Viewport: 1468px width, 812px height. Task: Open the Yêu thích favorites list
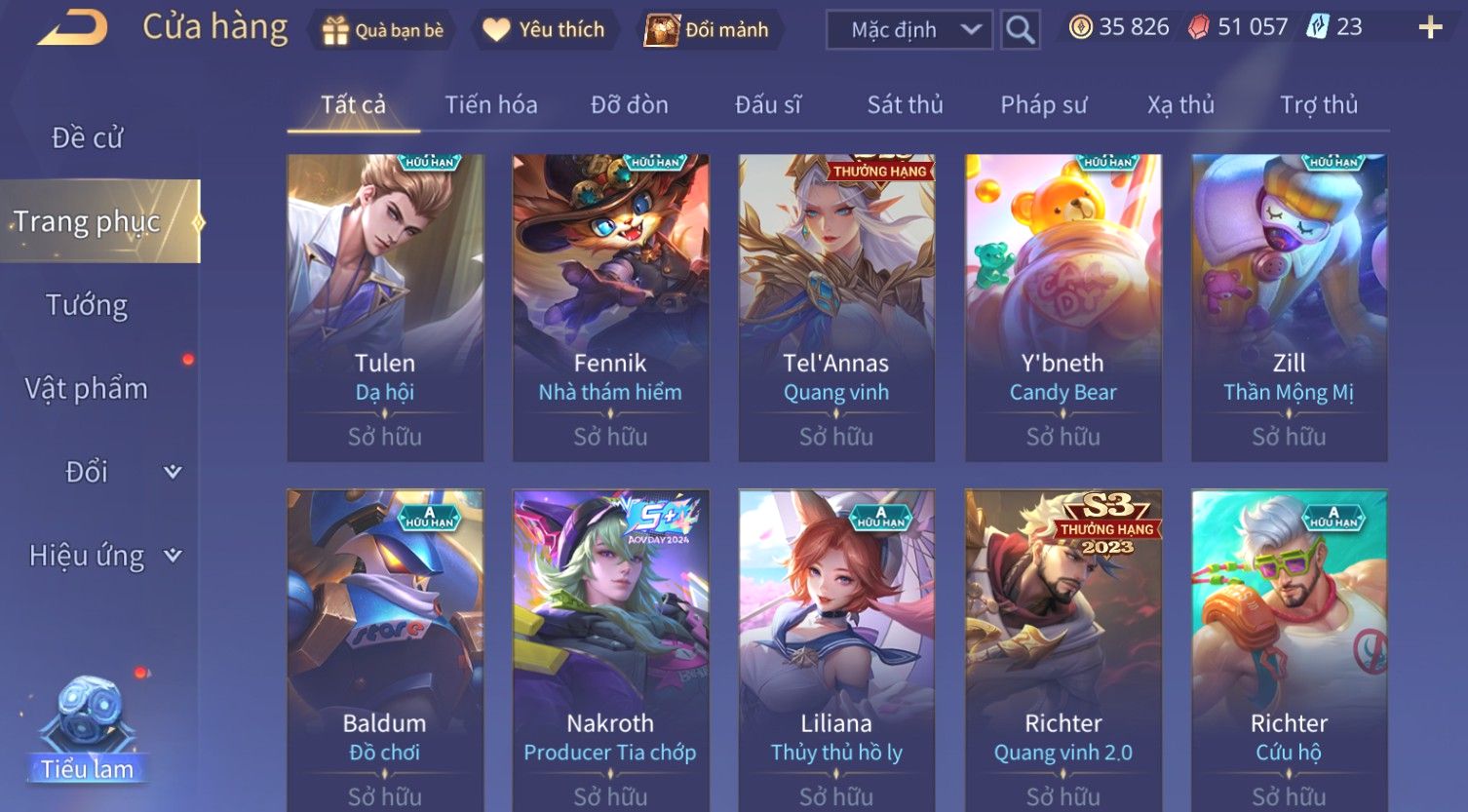[545, 30]
